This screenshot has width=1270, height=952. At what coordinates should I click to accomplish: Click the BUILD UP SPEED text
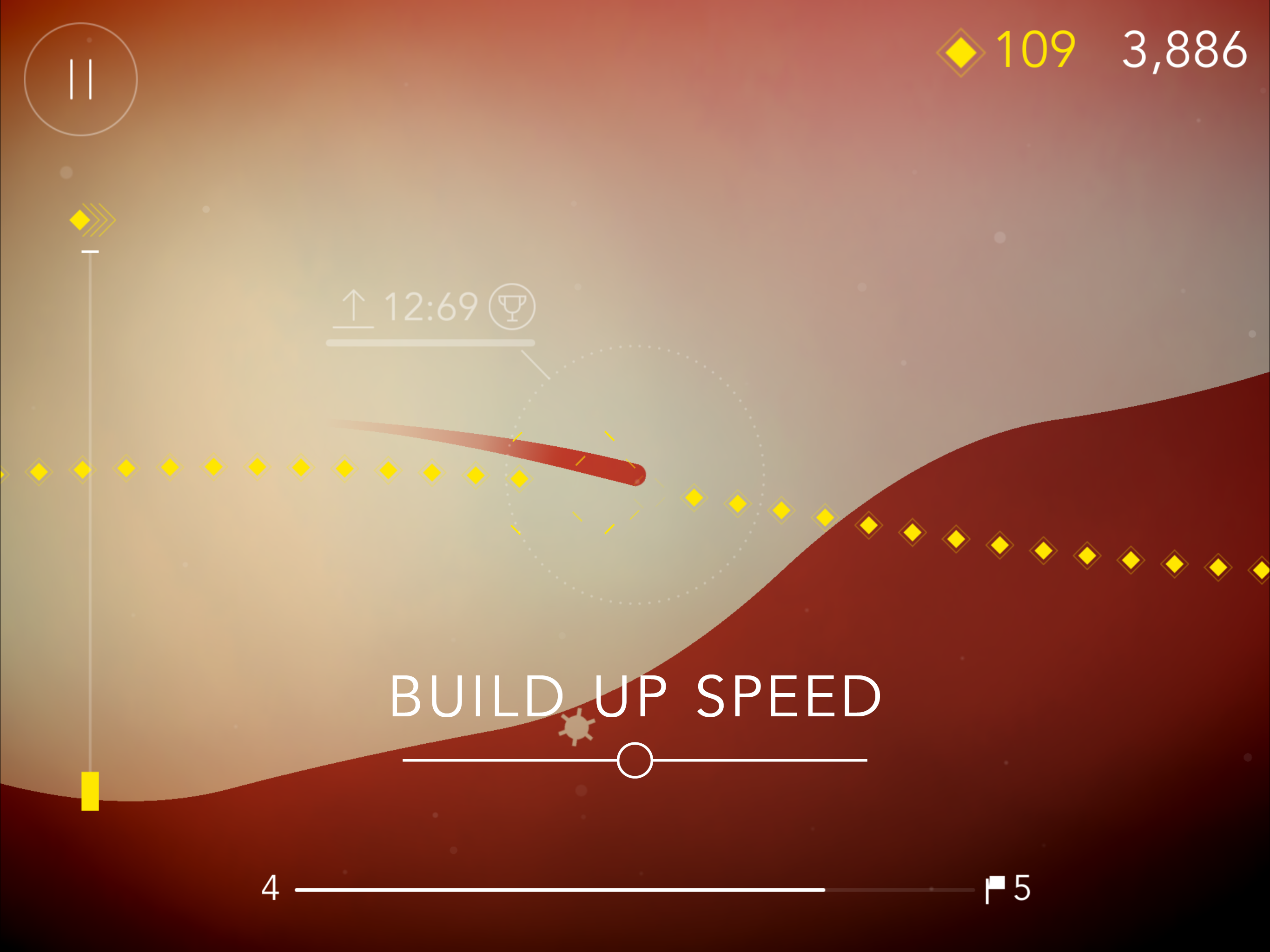coord(635,696)
